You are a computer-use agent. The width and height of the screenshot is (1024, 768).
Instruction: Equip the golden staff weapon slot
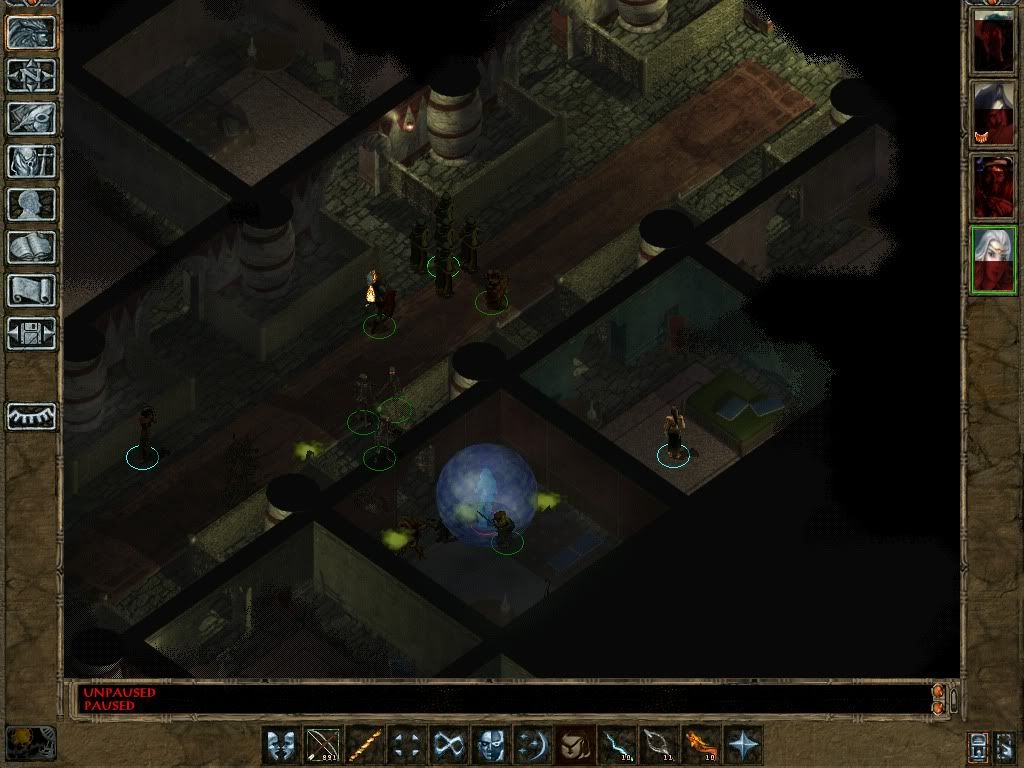[x=365, y=745]
